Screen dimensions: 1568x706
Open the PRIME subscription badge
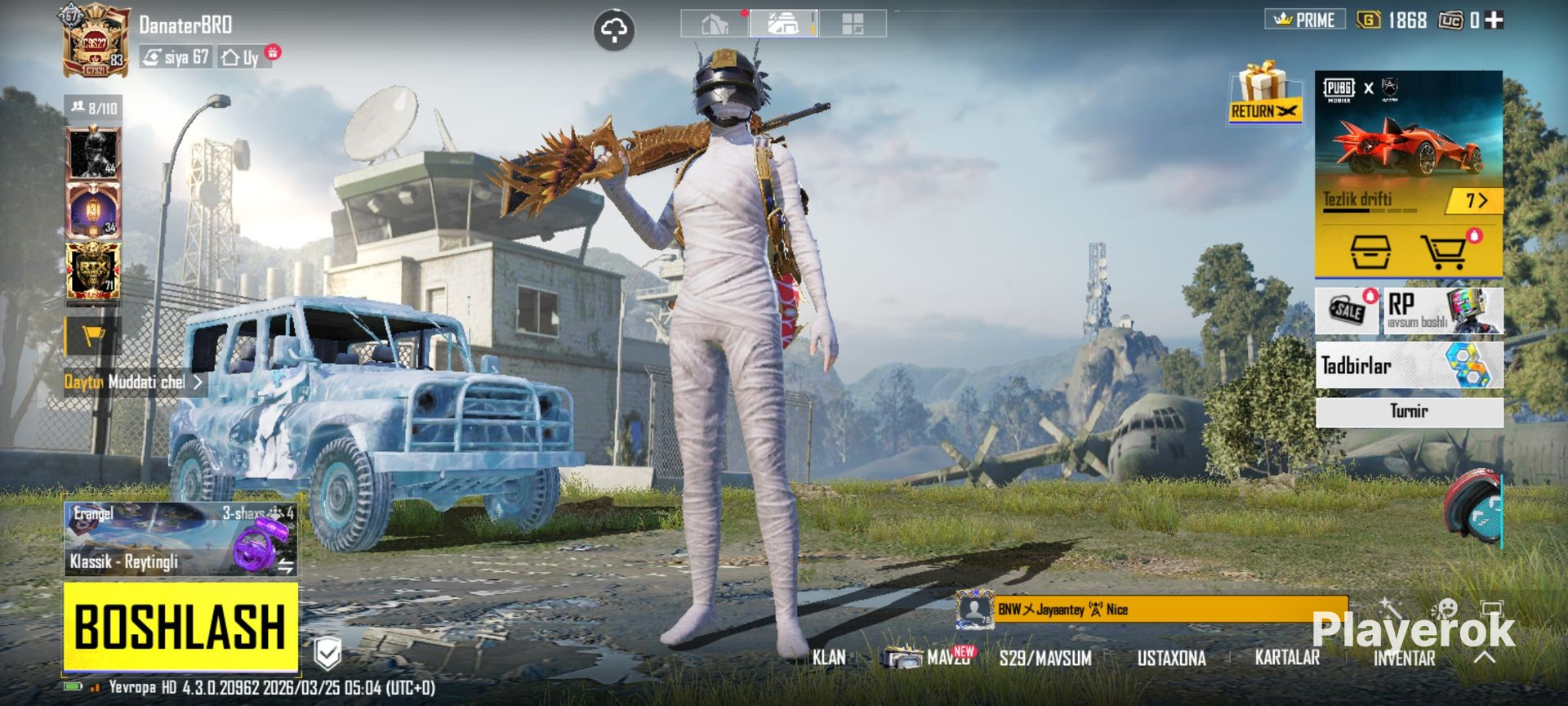point(1305,20)
